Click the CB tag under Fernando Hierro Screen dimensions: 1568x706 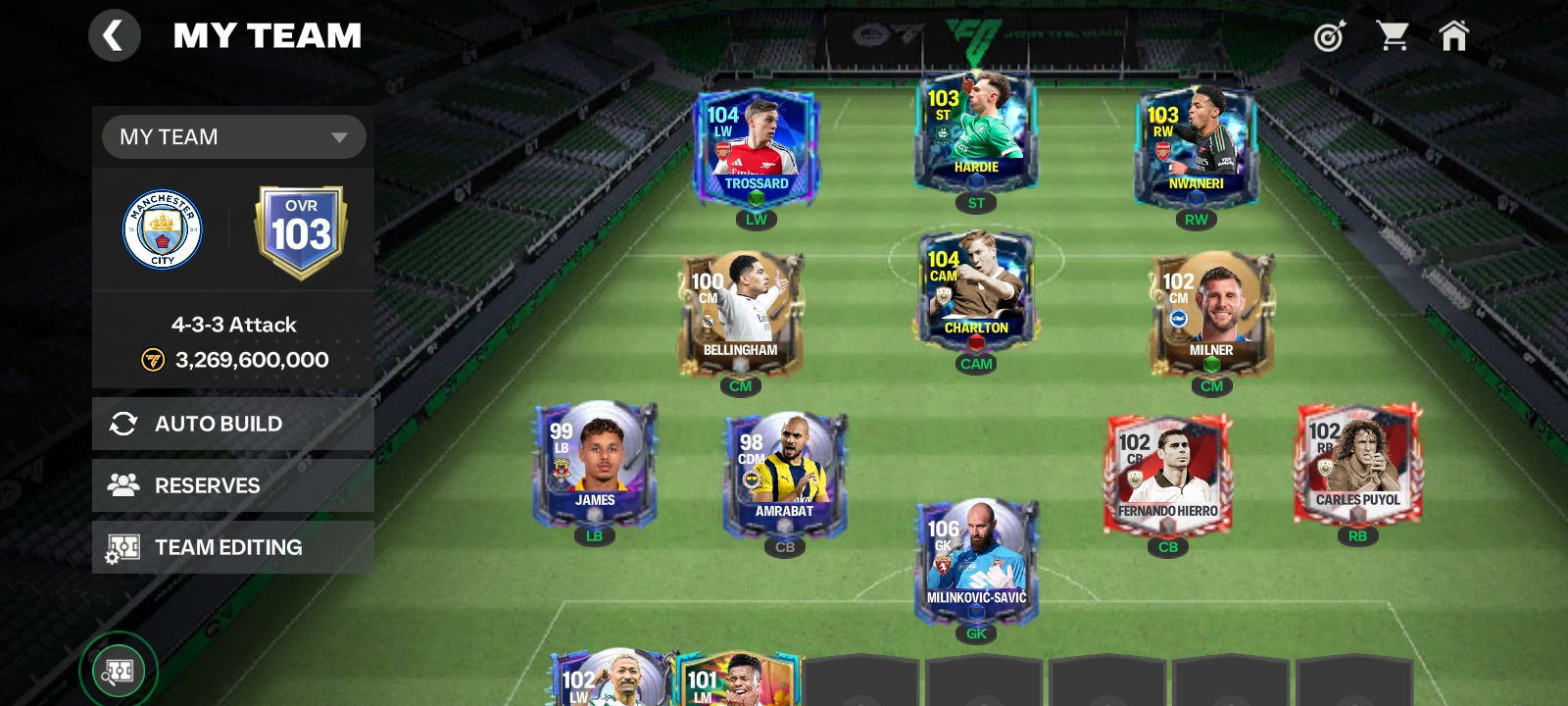click(1166, 547)
